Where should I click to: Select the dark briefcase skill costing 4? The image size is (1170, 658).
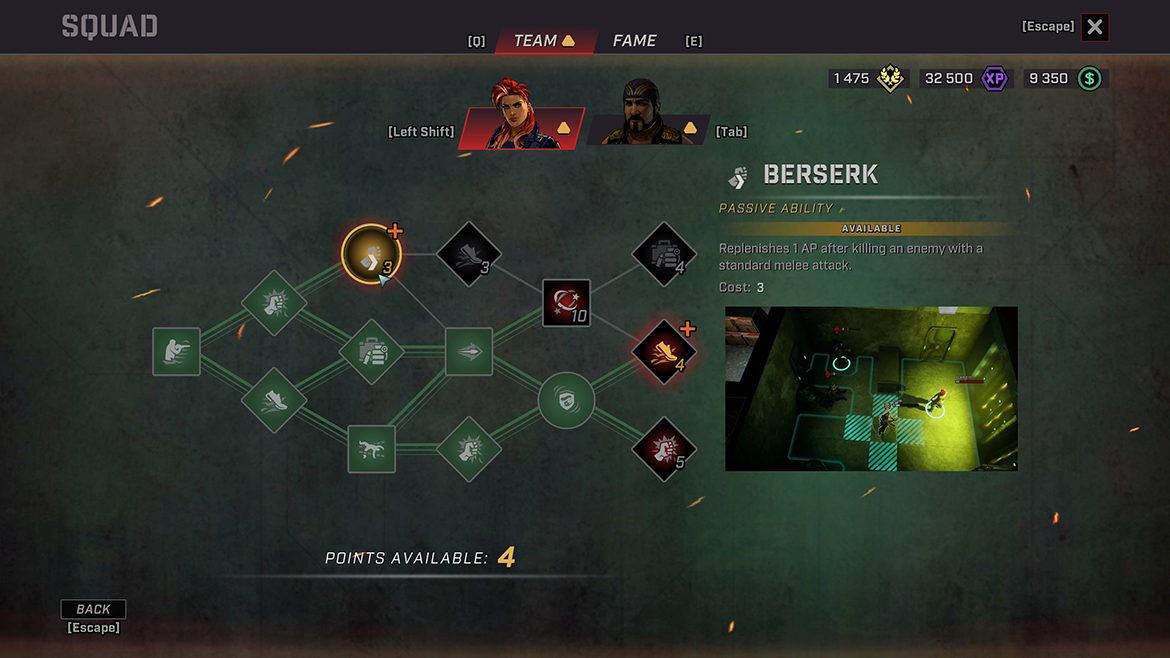[x=664, y=254]
